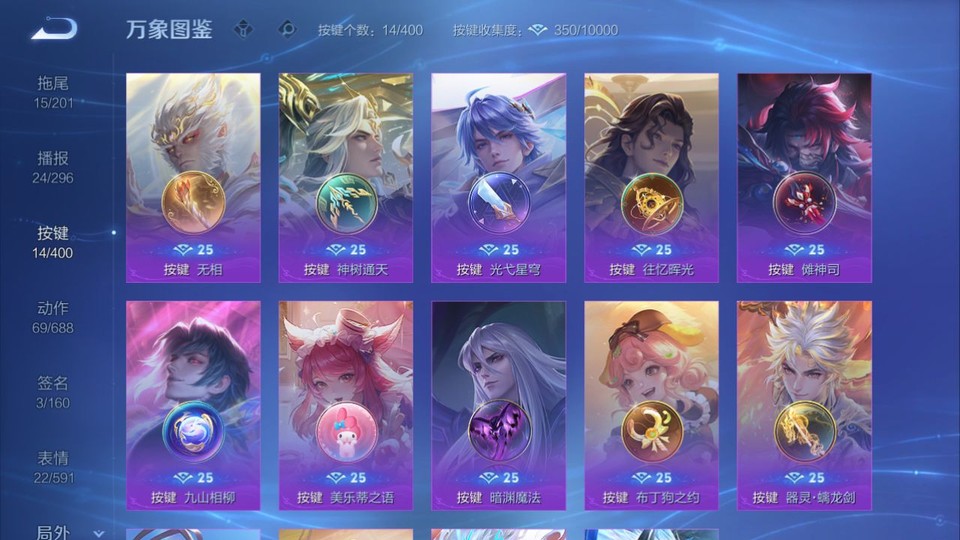Select the 按键 category tab
The width and height of the screenshot is (960, 540).
pos(53,242)
